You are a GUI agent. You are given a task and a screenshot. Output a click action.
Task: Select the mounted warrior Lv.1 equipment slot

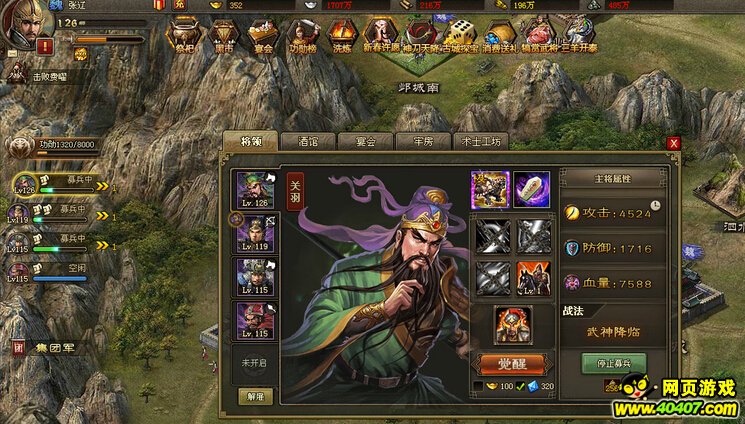tap(534, 277)
